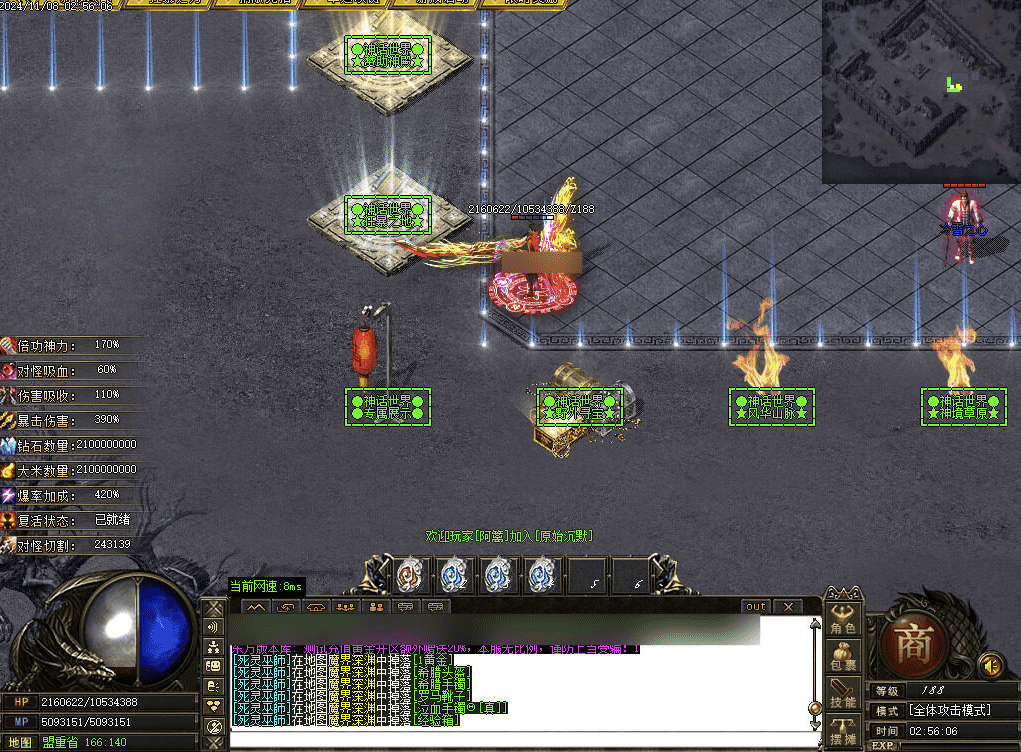The image size is (1021, 752).
Task: Open the 摆摊 stall button
Action: (x=843, y=730)
